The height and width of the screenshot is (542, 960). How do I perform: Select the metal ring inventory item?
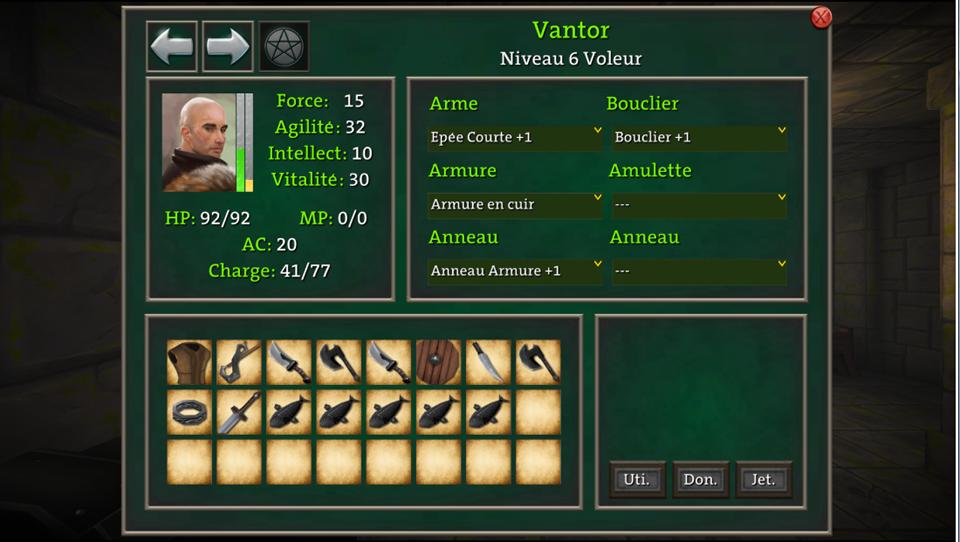[x=189, y=412]
